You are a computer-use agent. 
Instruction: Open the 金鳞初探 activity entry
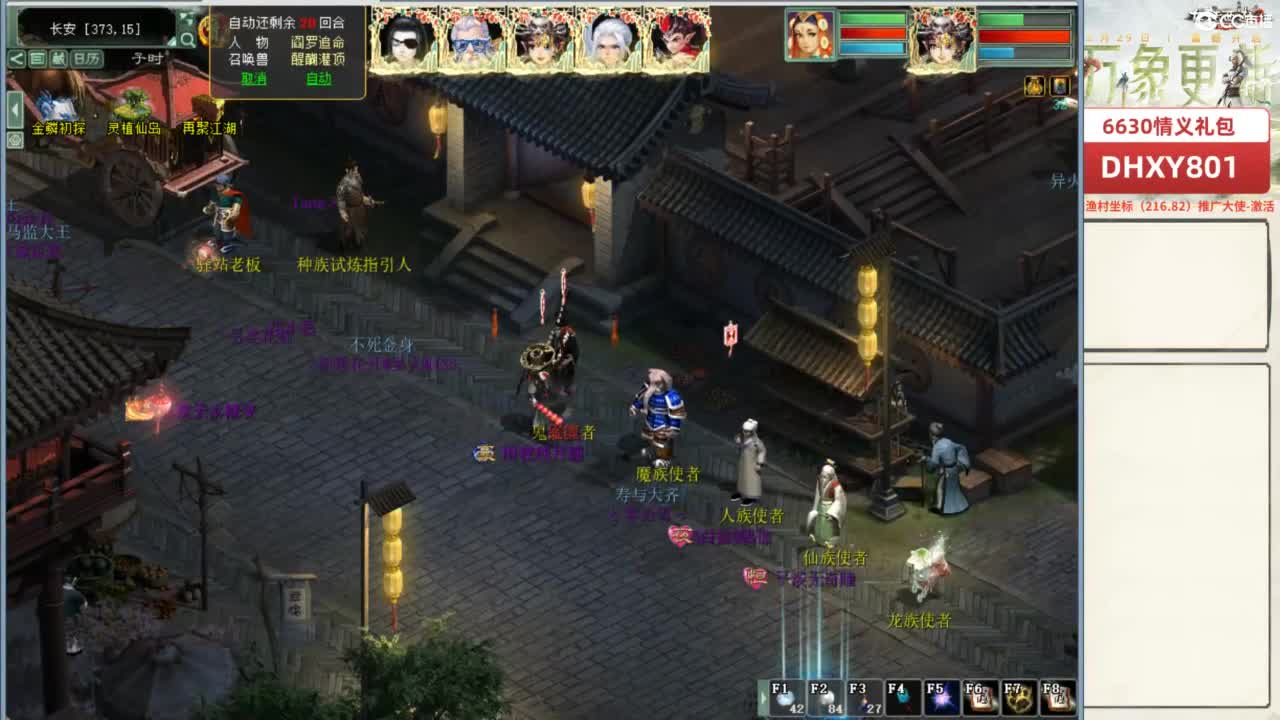tap(60, 128)
